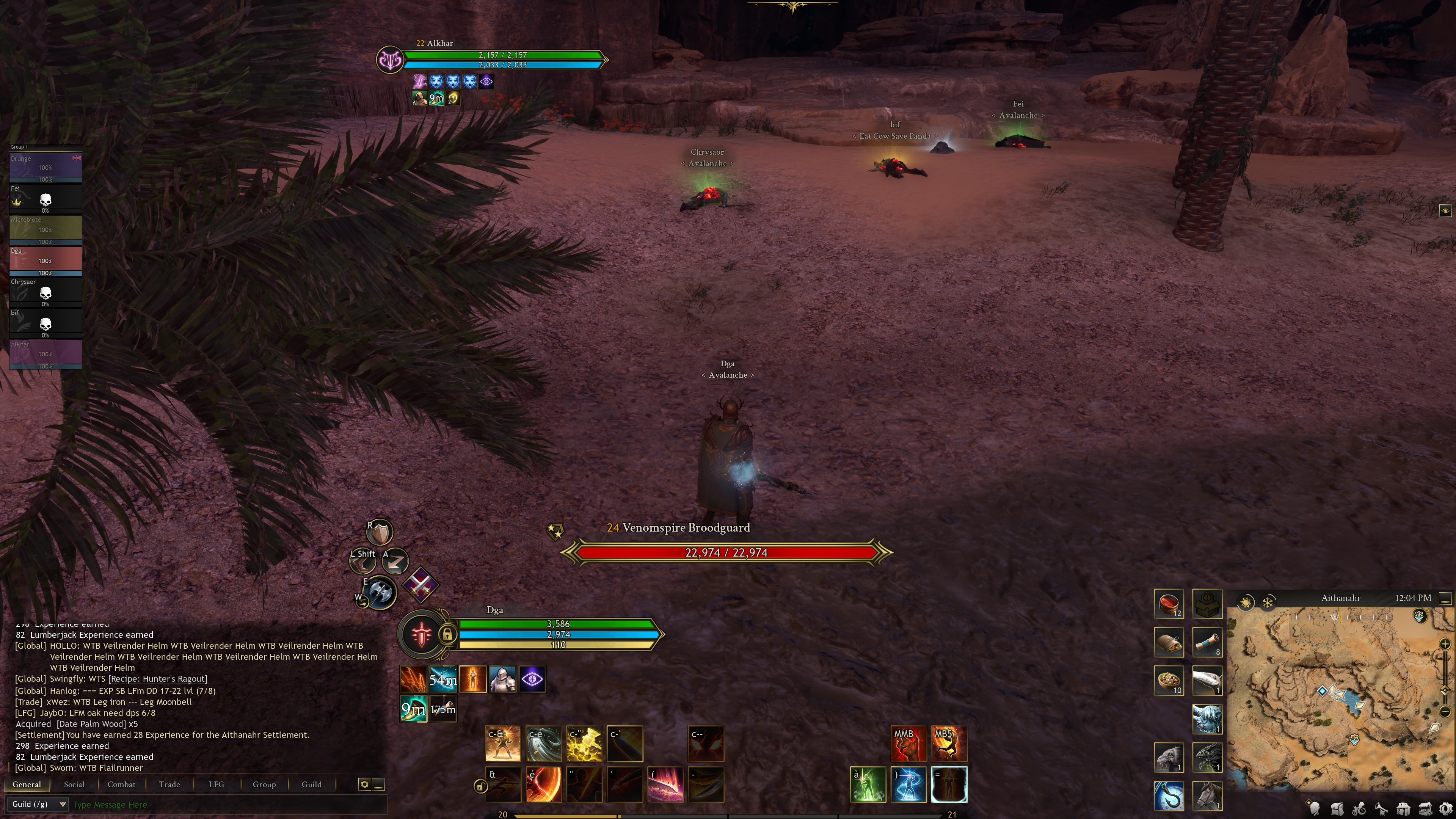Switch to the Combat chat tab
This screenshot has width=1456, height=819.
click(x=121, y=784)
